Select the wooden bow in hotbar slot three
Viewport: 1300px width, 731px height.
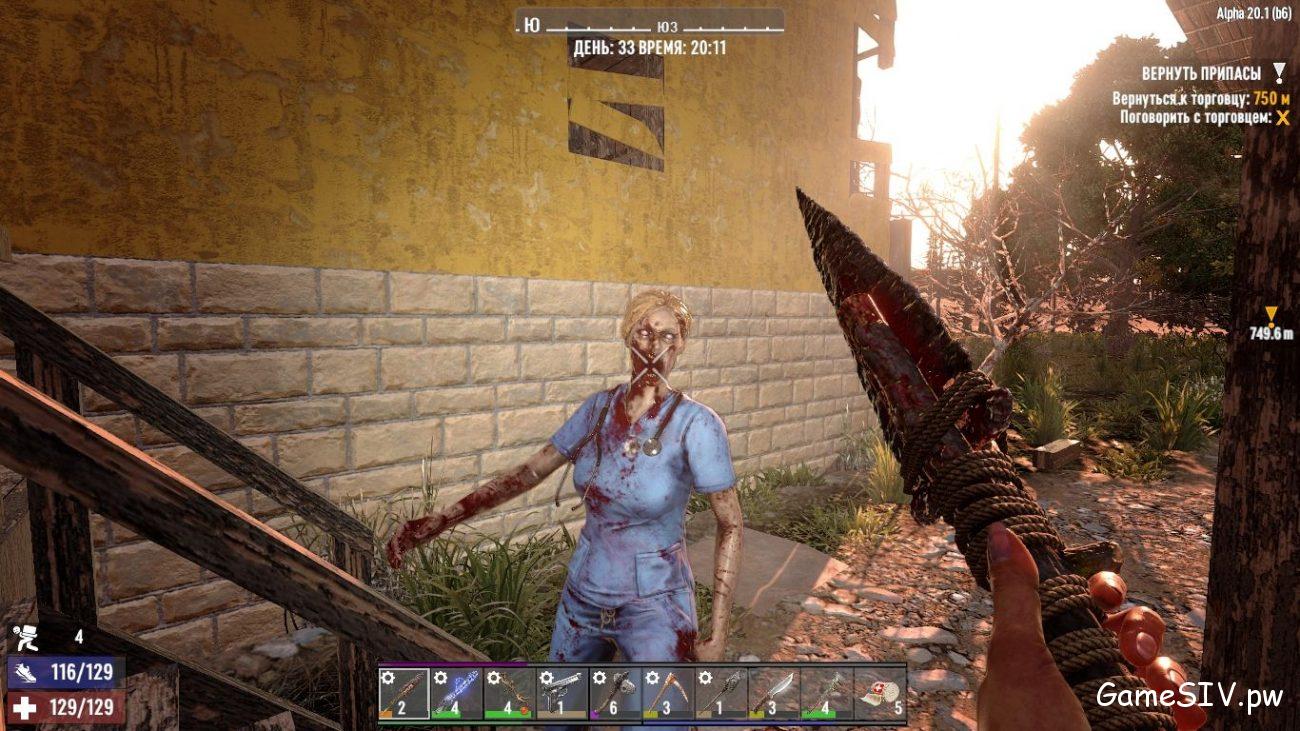(x=510, y=695)
